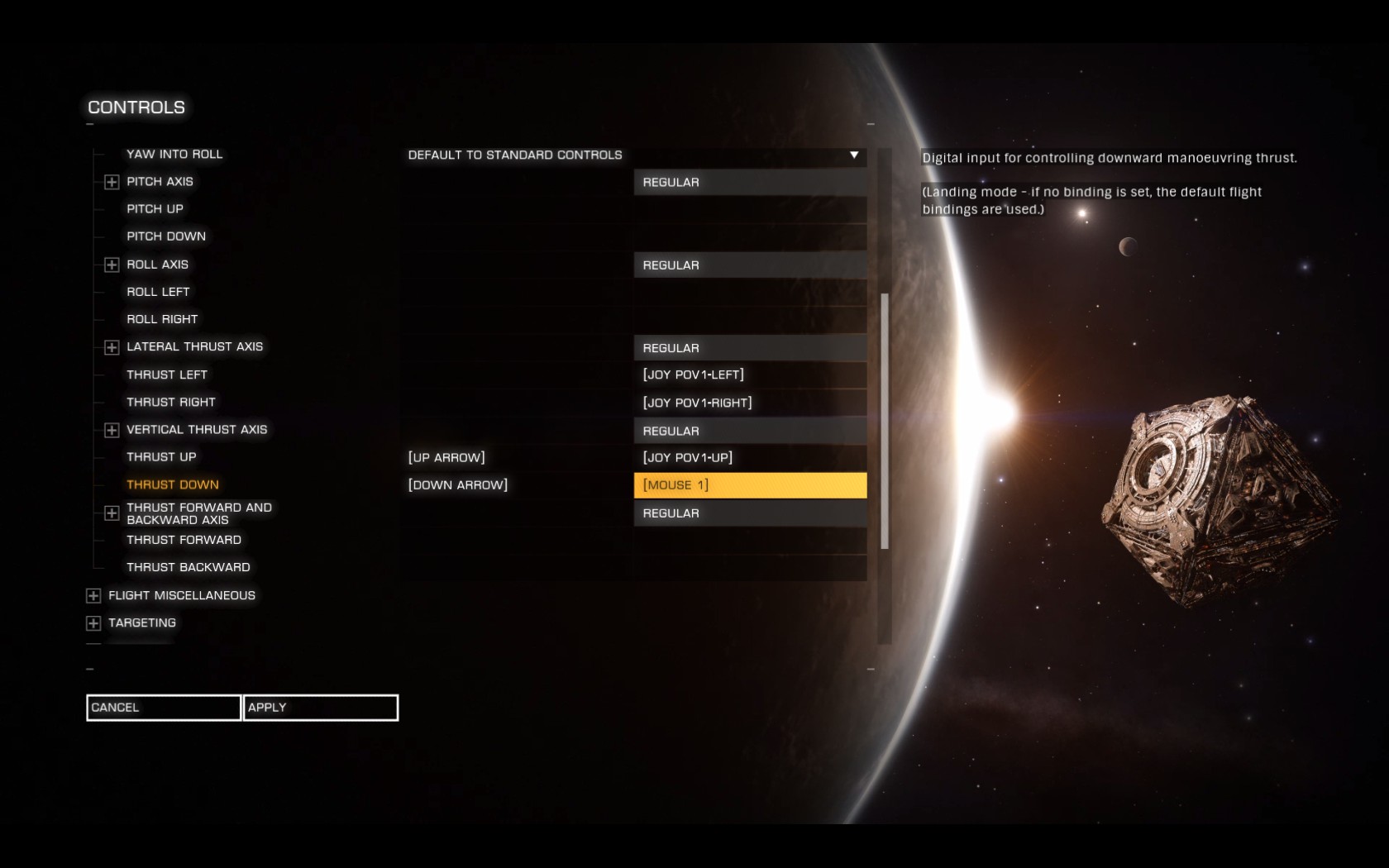Image resolution: width=1389 pixels, height=868 pixels.
Task: Expand the Pitch Axis entry
Action: [x=112, y=182]
